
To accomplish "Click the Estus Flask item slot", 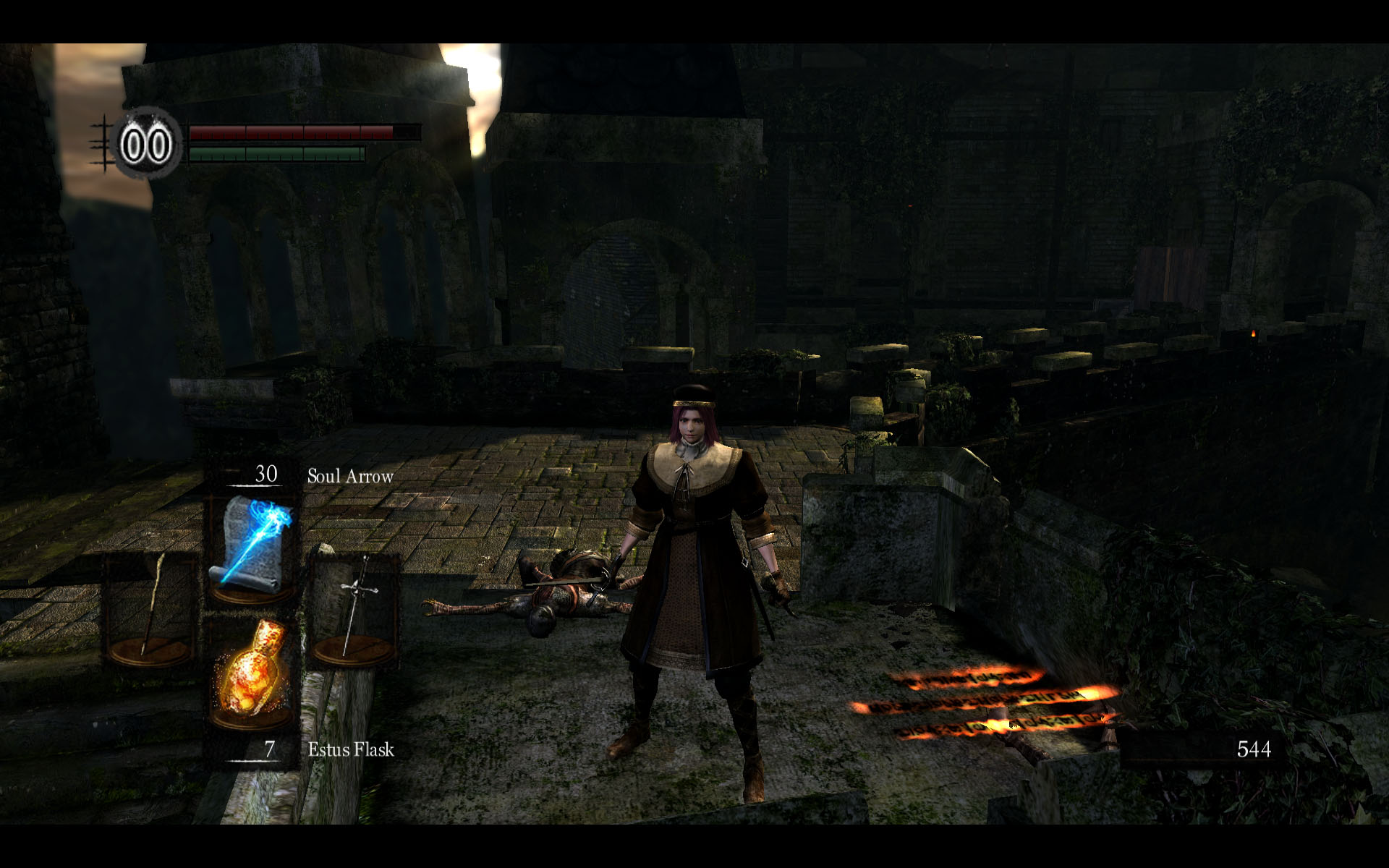I will point(251,674).
